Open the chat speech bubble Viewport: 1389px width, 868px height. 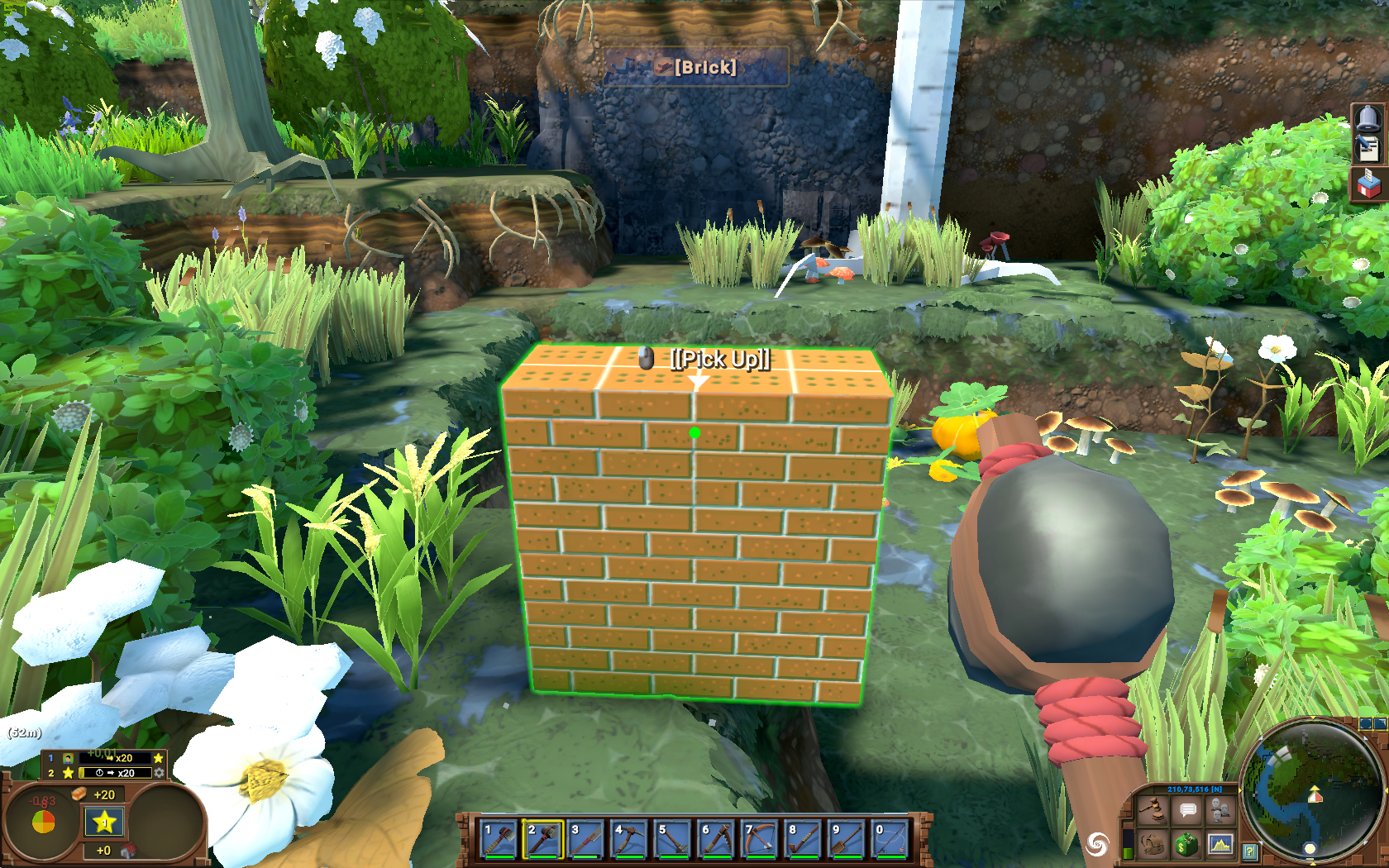click(1187, 810)
